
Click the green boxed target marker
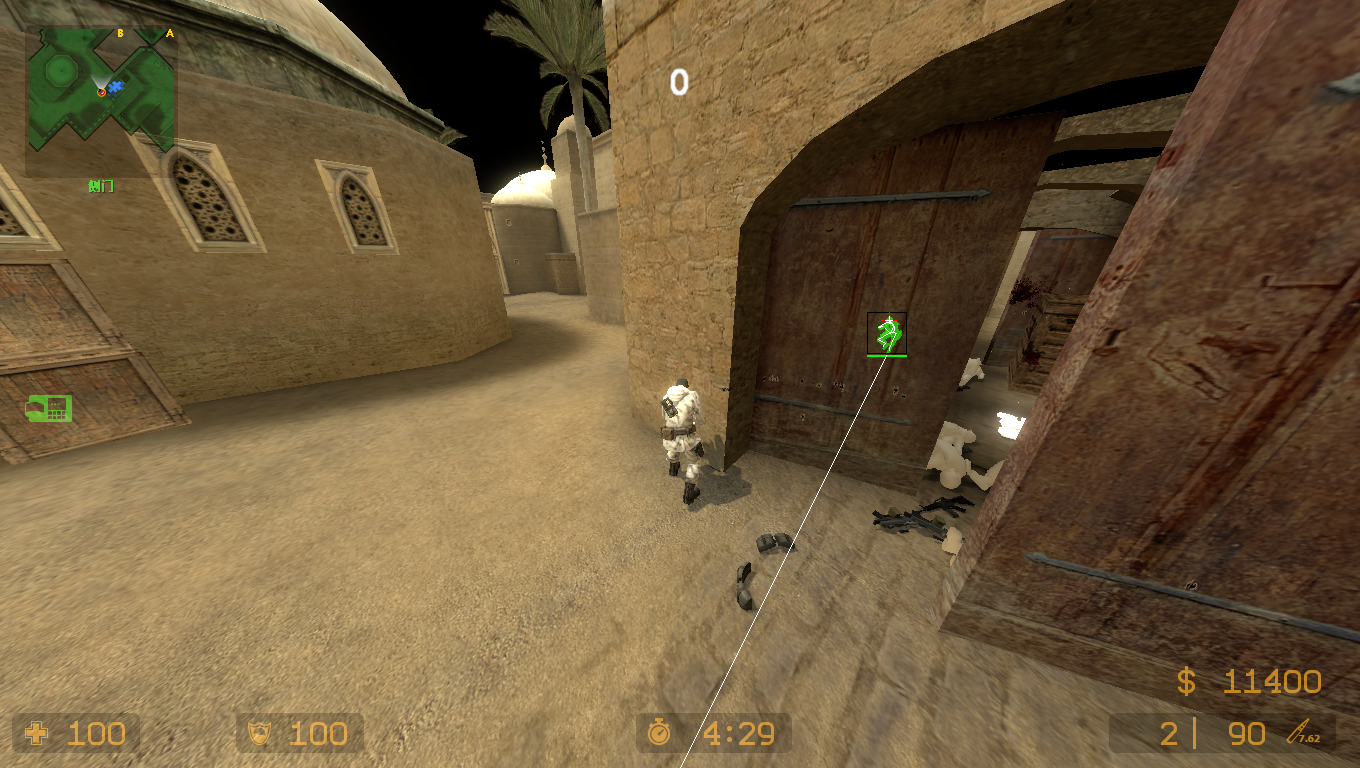click(x=887, y=333)
